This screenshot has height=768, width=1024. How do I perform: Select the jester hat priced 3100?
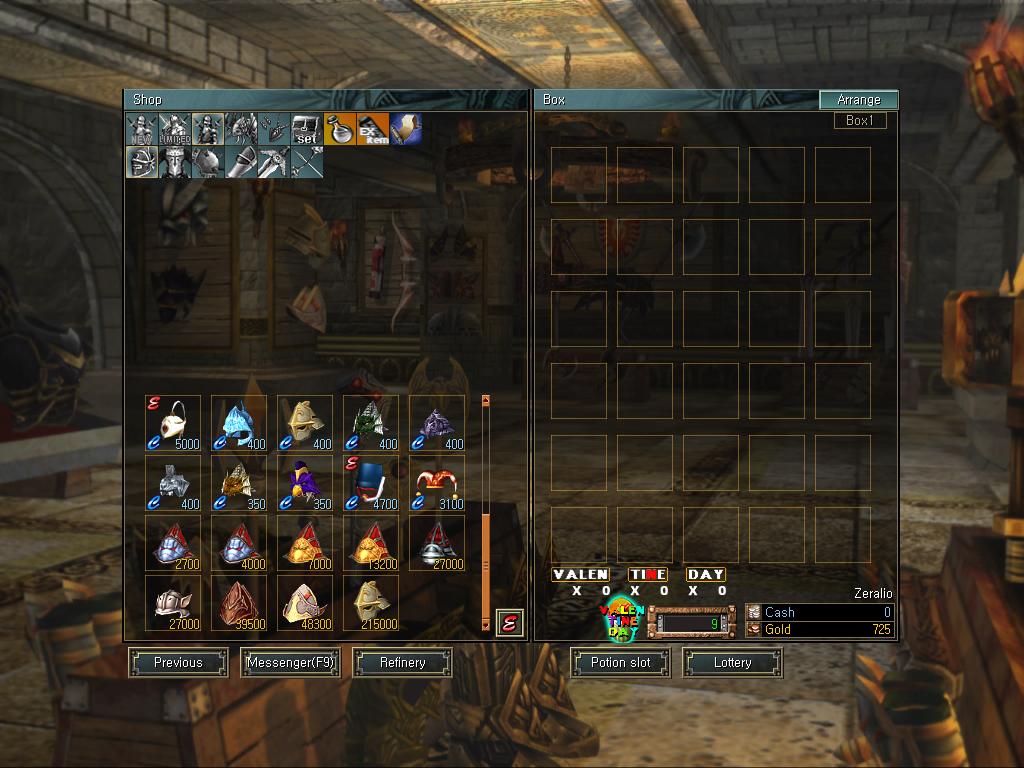(437, 483)
